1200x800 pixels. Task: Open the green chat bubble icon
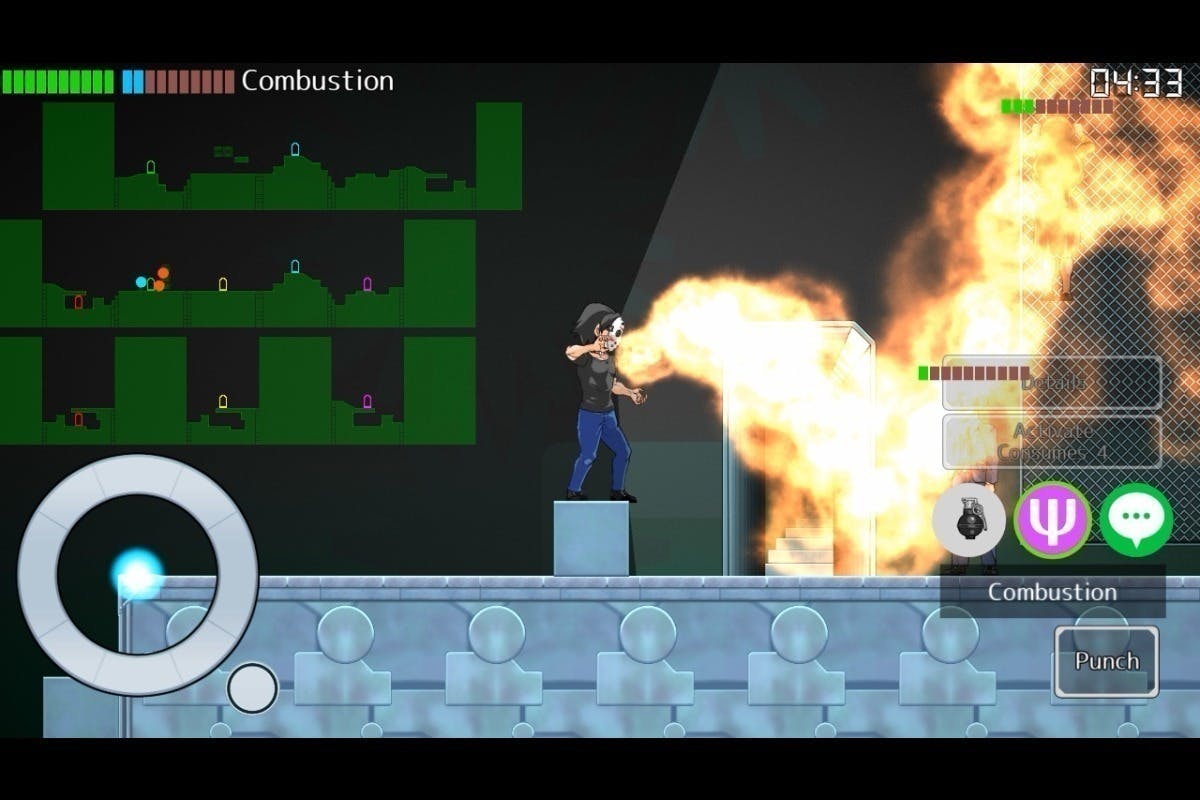(1136, 520)
